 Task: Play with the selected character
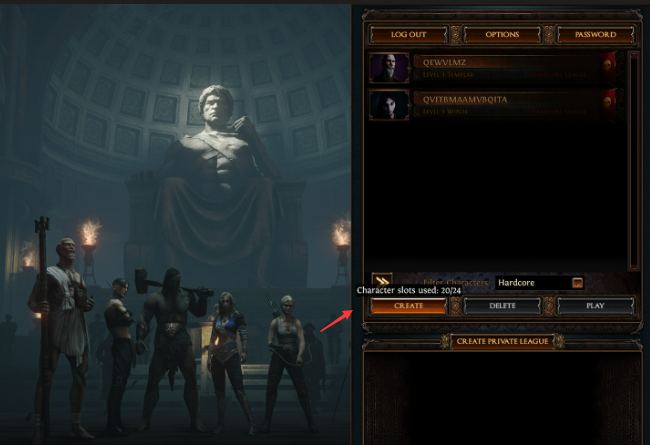pos(596,305)
